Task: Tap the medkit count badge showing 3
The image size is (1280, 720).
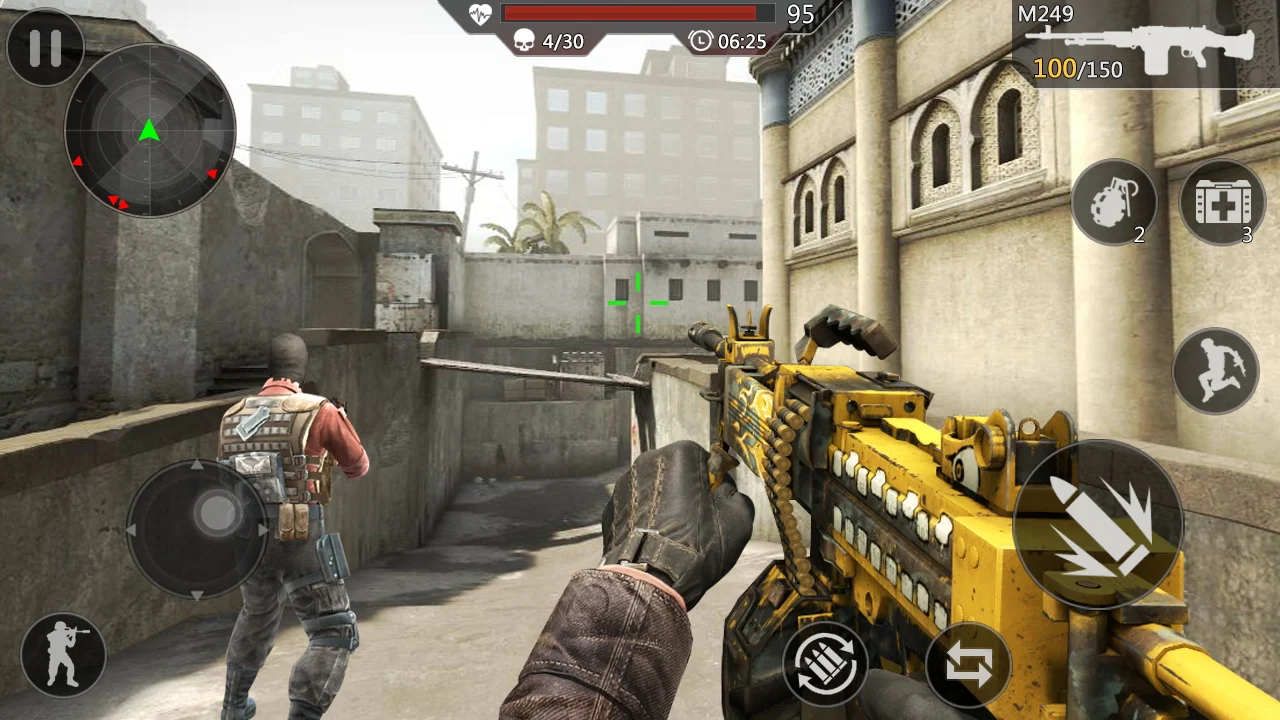Action: click(1247, 236)
